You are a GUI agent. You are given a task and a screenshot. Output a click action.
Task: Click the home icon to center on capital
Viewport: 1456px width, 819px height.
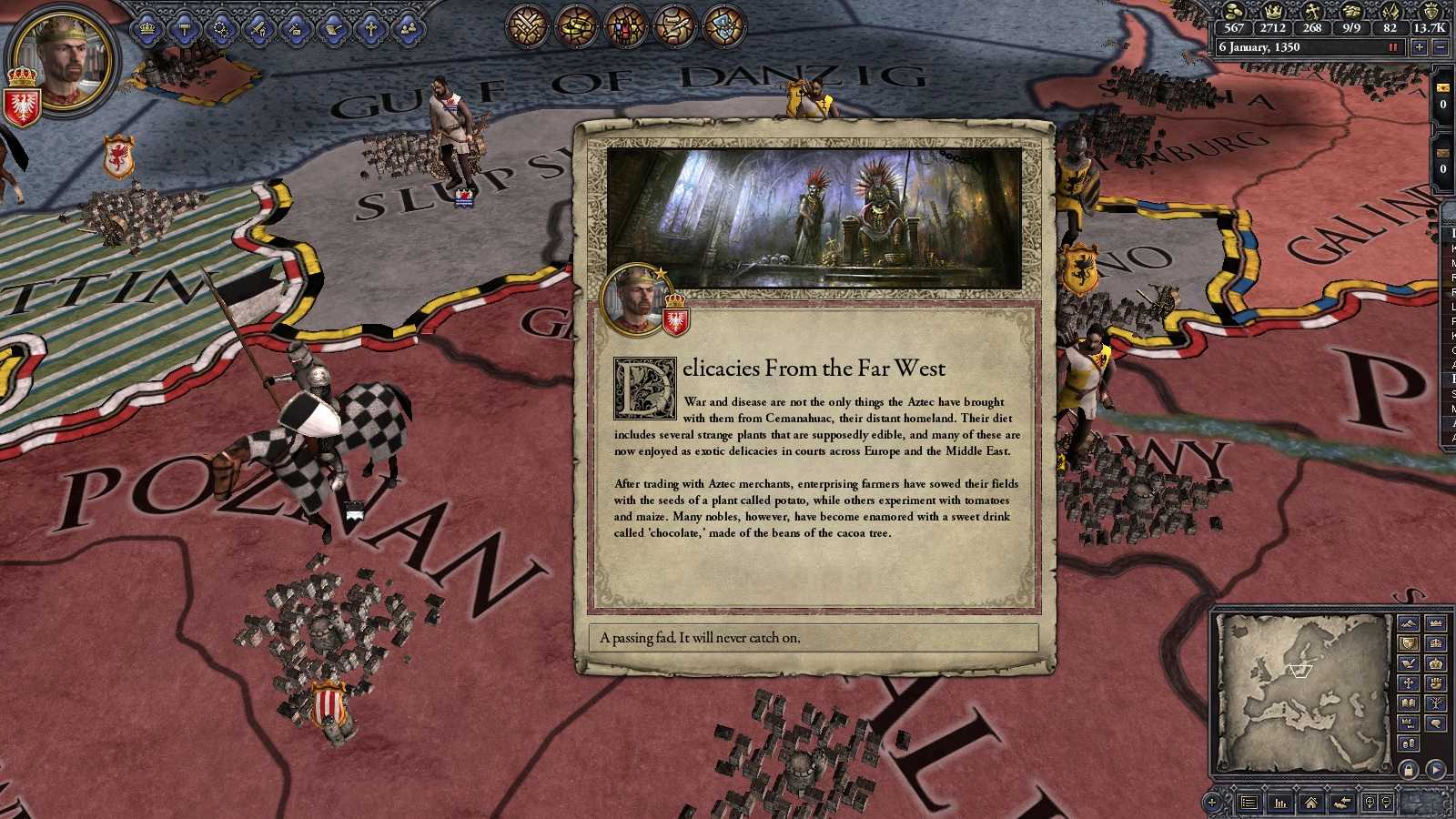(1311, 803)
